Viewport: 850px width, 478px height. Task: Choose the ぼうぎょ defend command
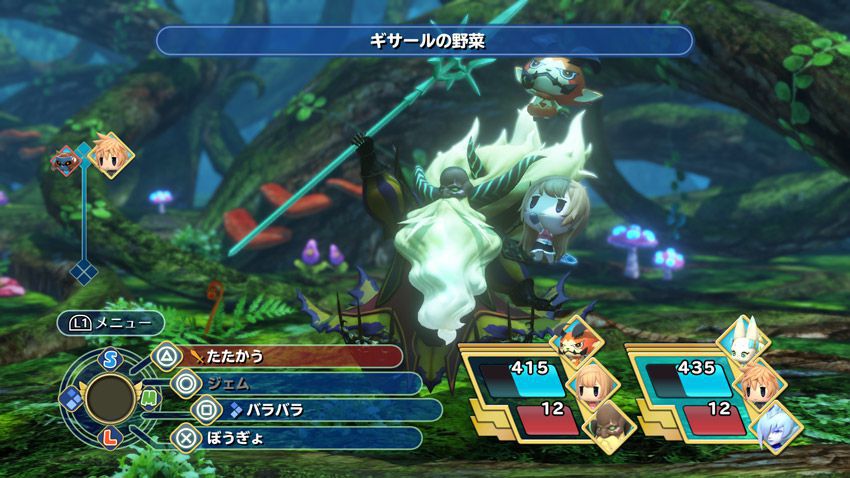[300, 436]
